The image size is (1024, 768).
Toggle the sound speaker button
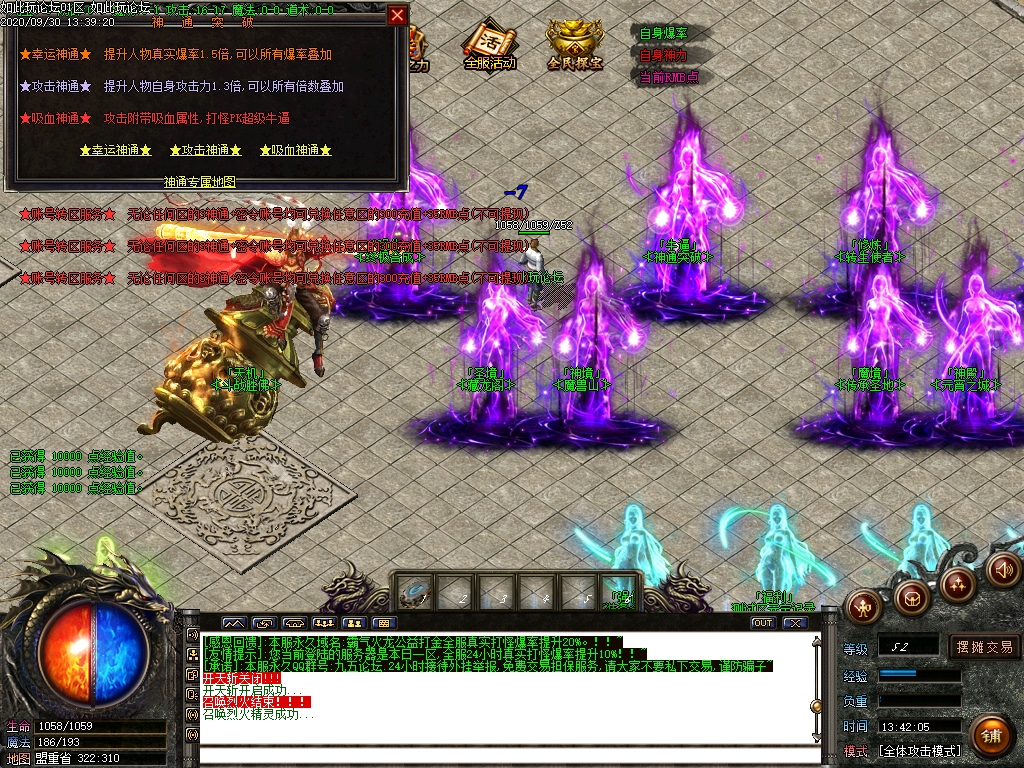(x=1003, y=569)
